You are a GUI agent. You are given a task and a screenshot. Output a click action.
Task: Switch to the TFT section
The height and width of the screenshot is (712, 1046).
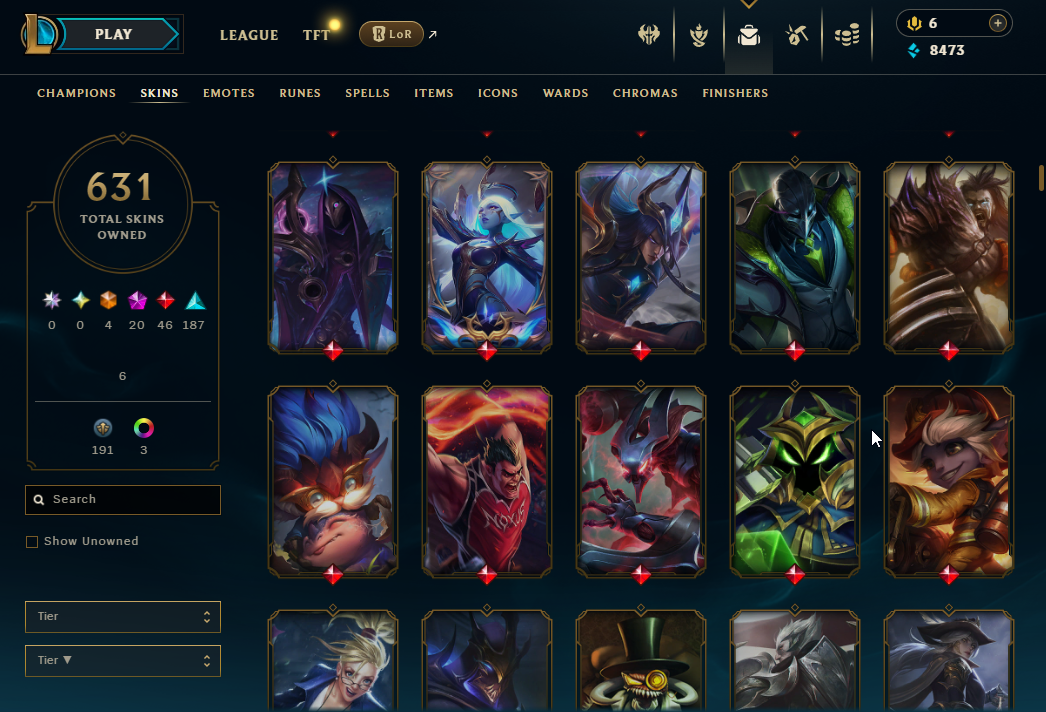click(316, 35)
